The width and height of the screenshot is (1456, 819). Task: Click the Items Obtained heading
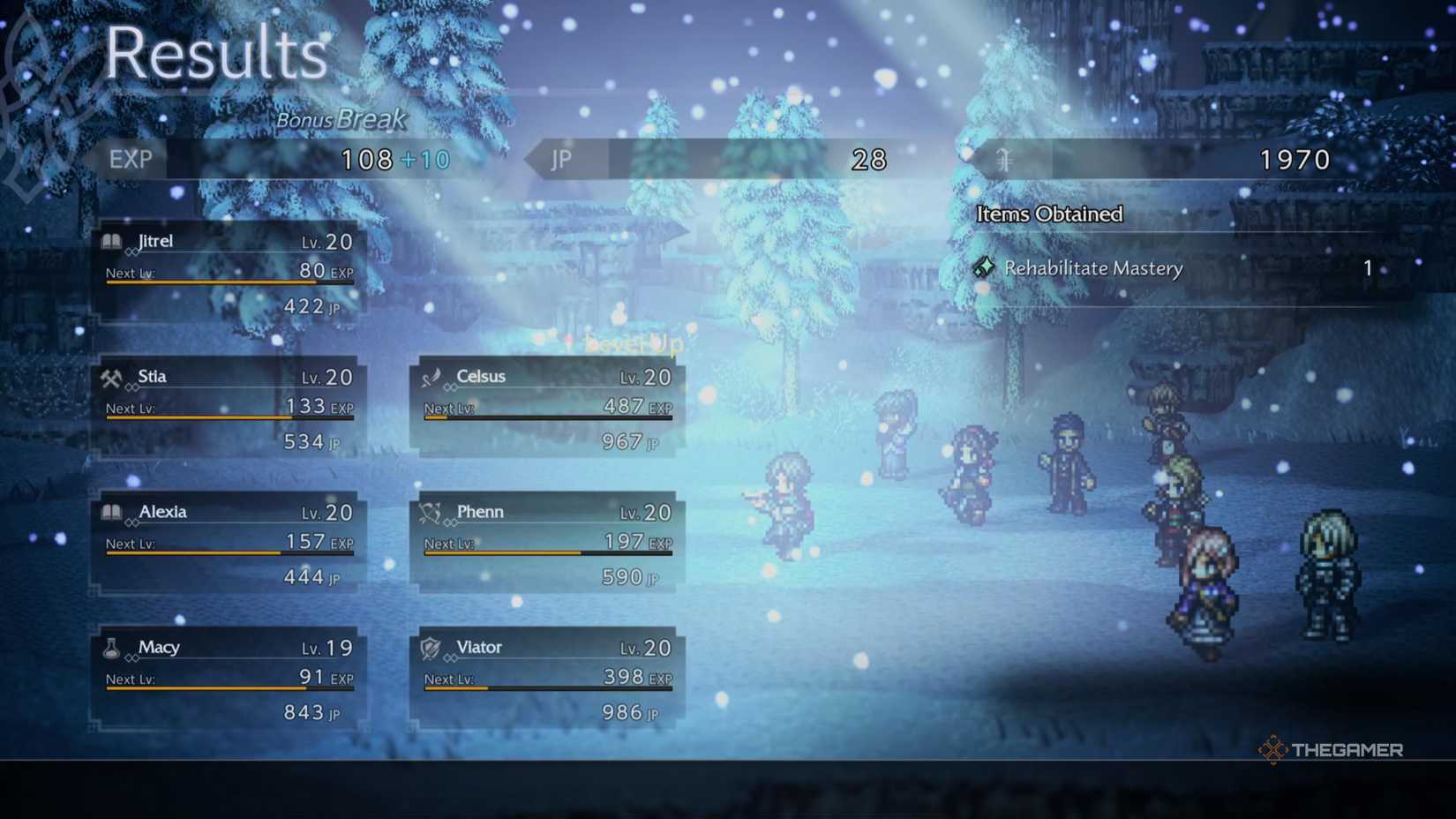pyautogui.click(x=1048, y=214)
